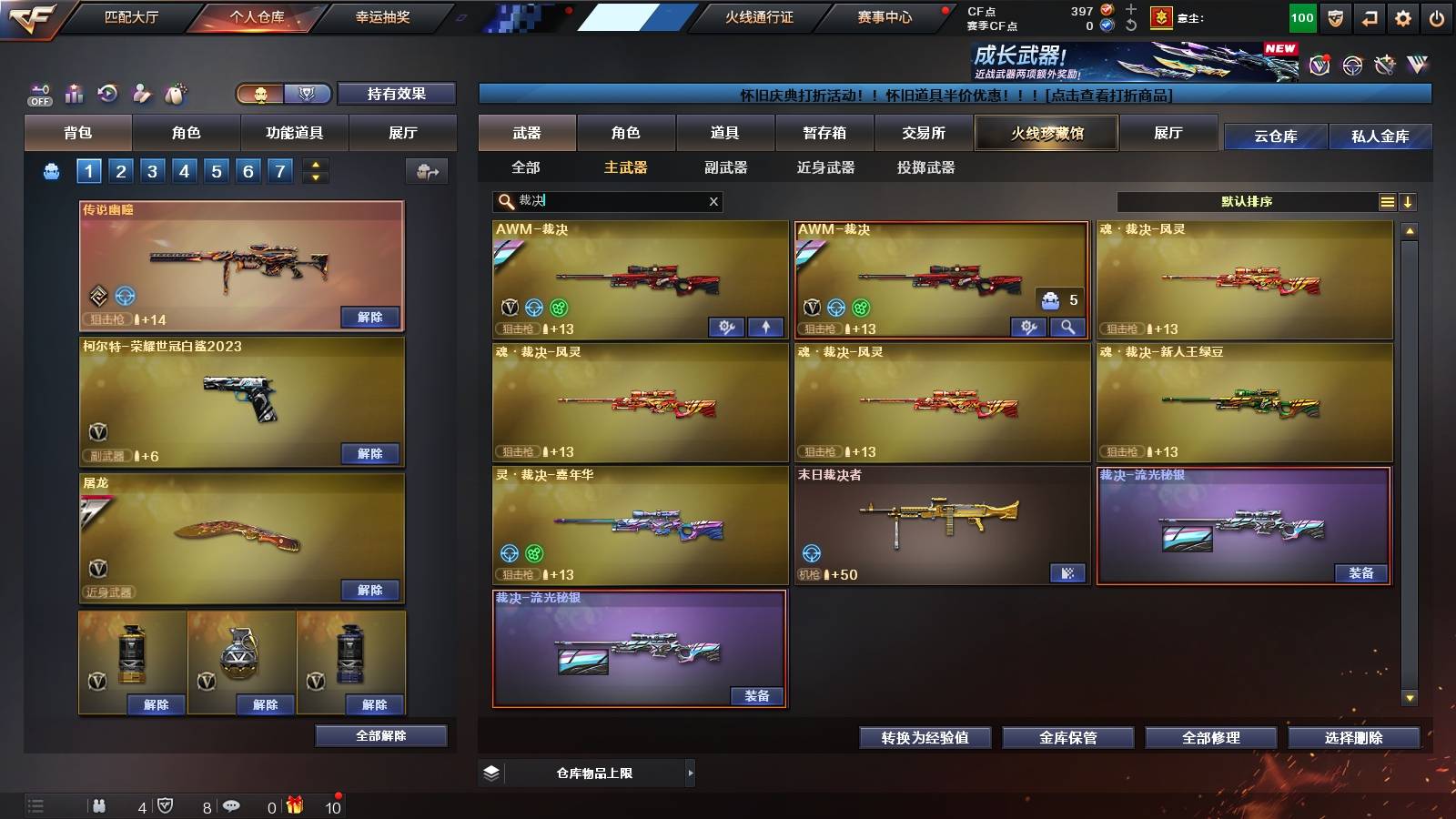Switch to the 火线珍藏馆 tab
Screen dimensions: 1456x819
coord(1046,133)
